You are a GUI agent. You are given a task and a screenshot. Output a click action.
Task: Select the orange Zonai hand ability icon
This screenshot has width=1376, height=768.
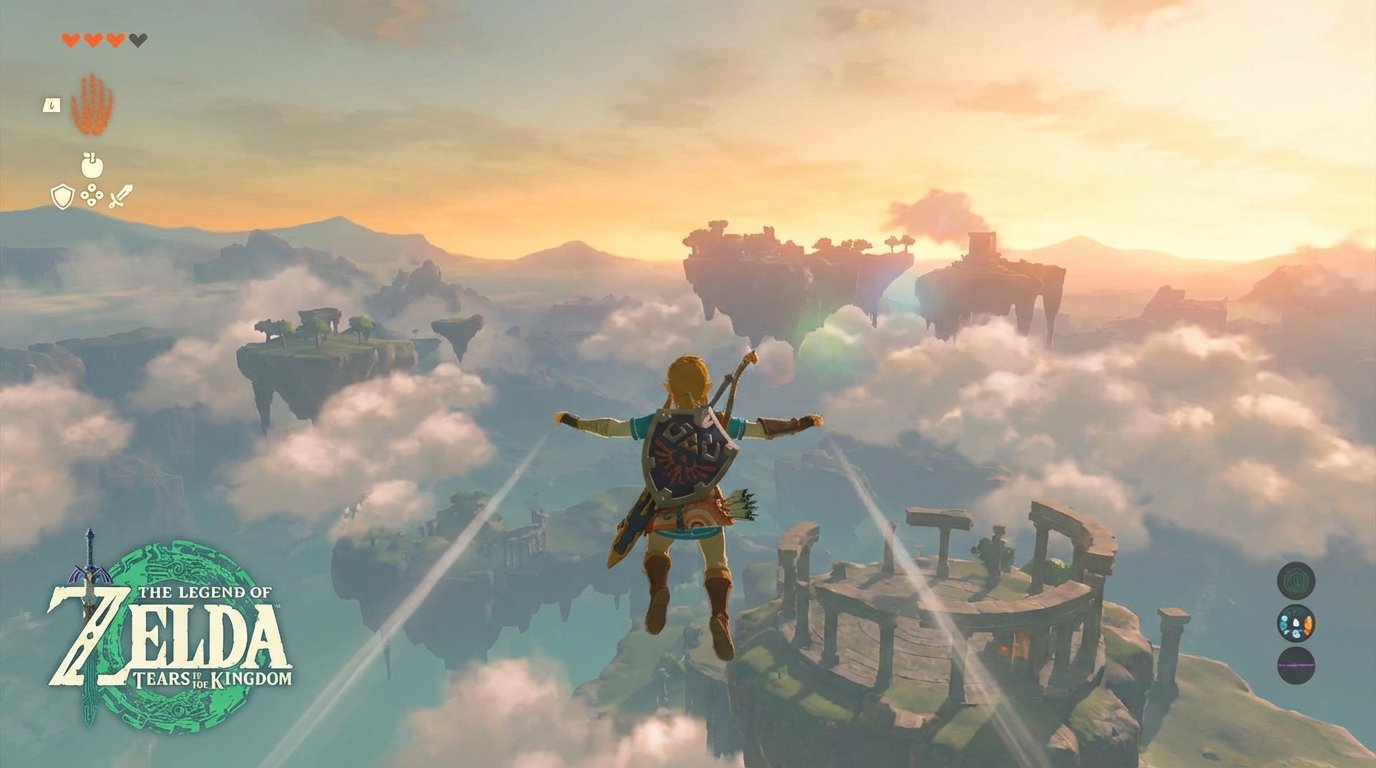click(92, 105)
